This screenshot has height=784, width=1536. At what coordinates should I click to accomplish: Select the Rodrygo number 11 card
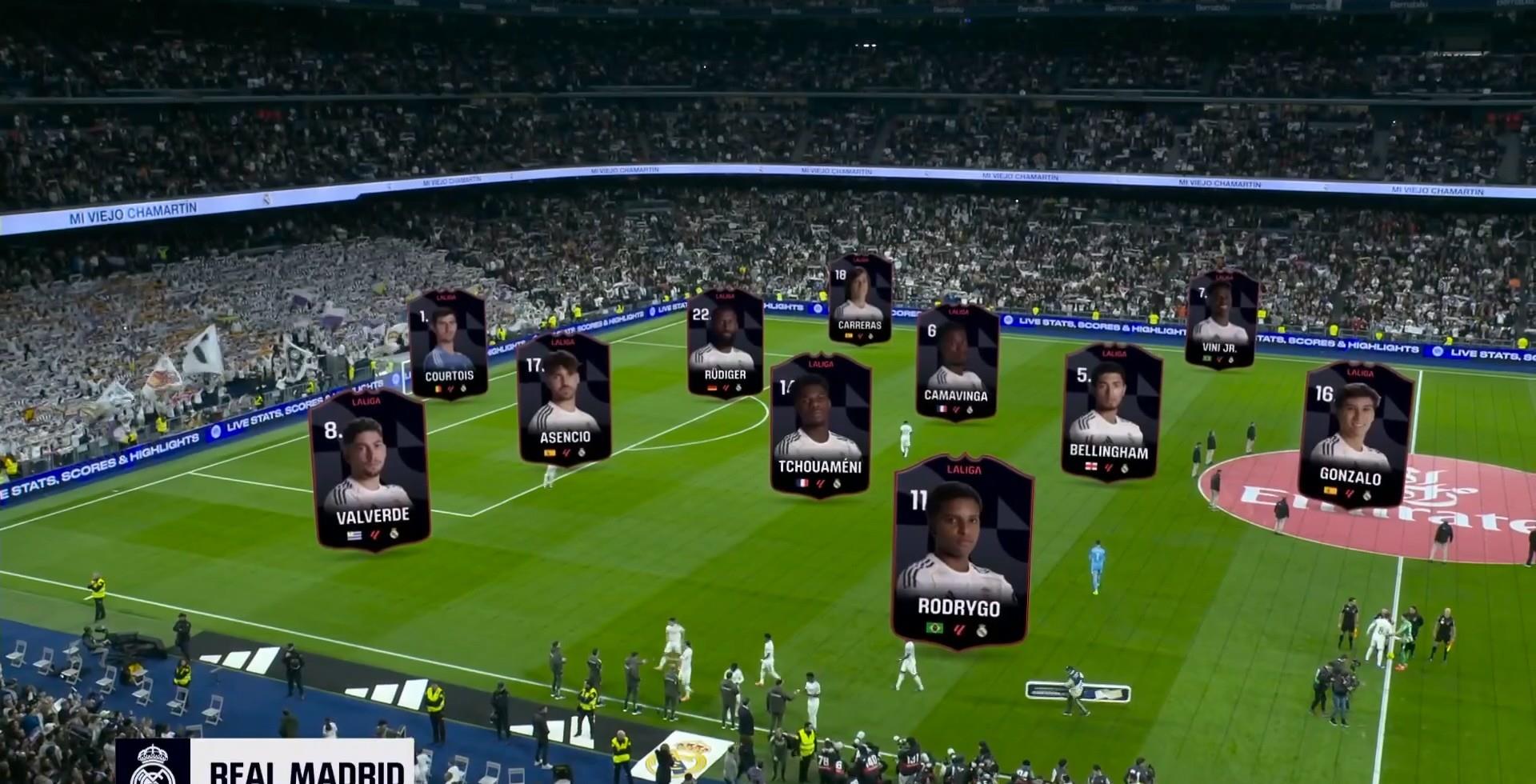962,552
